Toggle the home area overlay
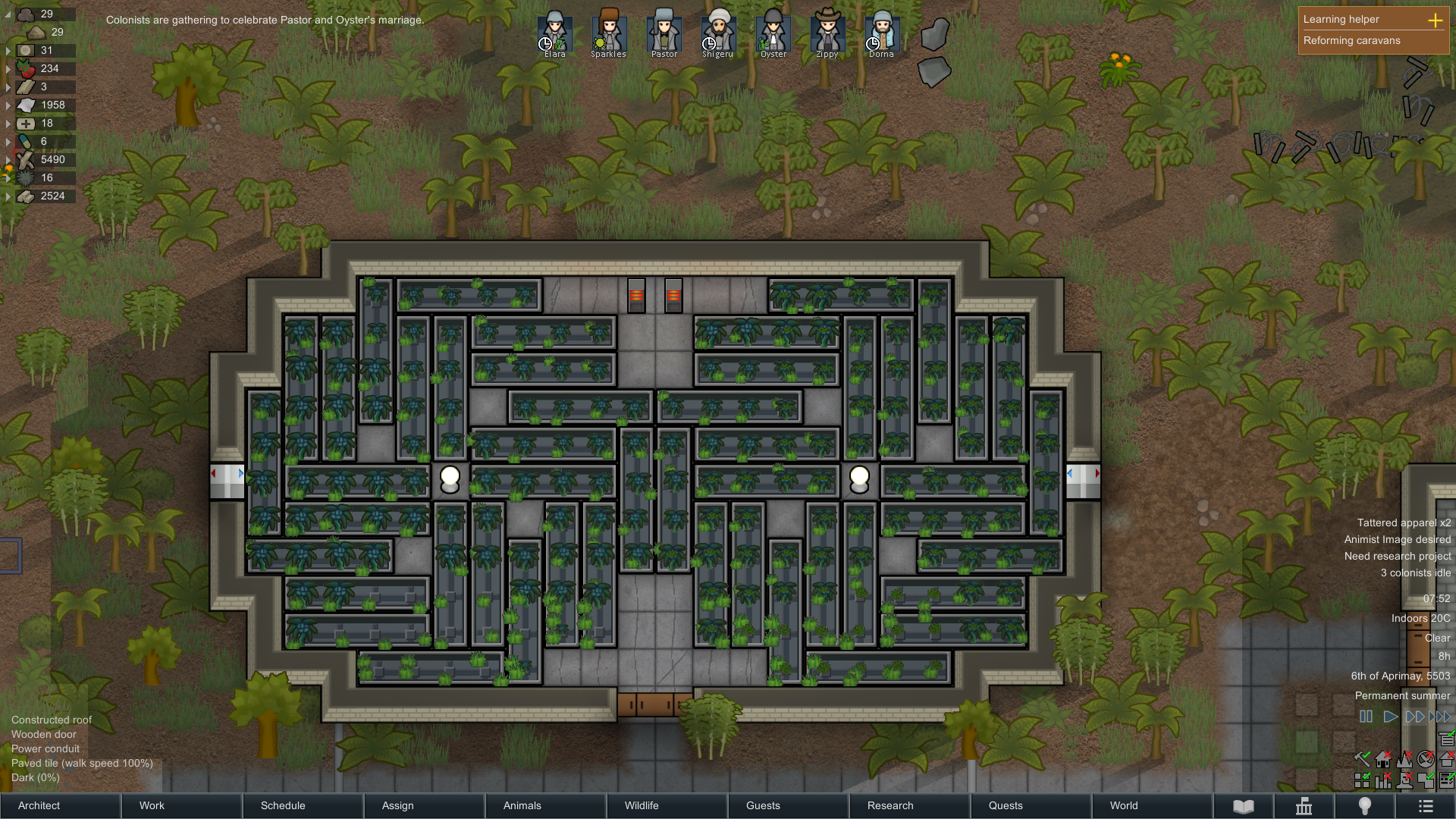1456x819 pixels. 1382,760
